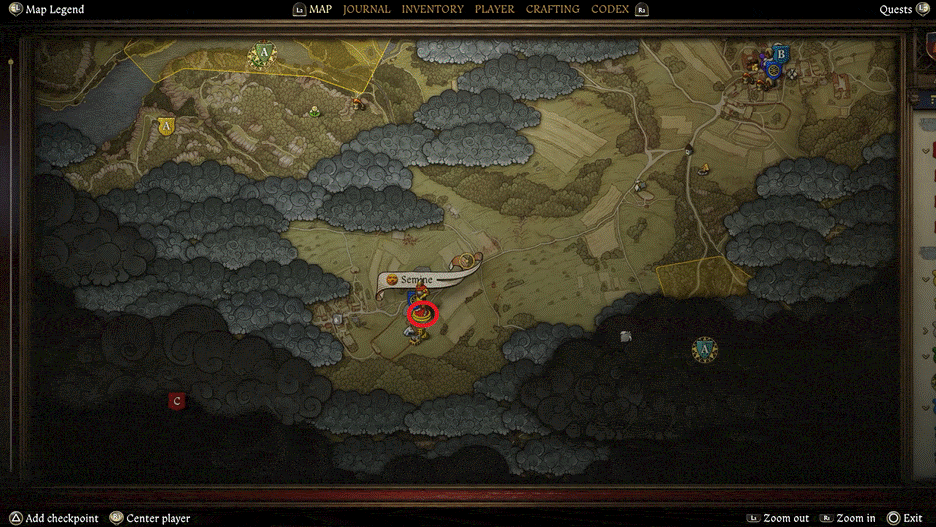
Task: Exit the map screen
Action: 912,518
